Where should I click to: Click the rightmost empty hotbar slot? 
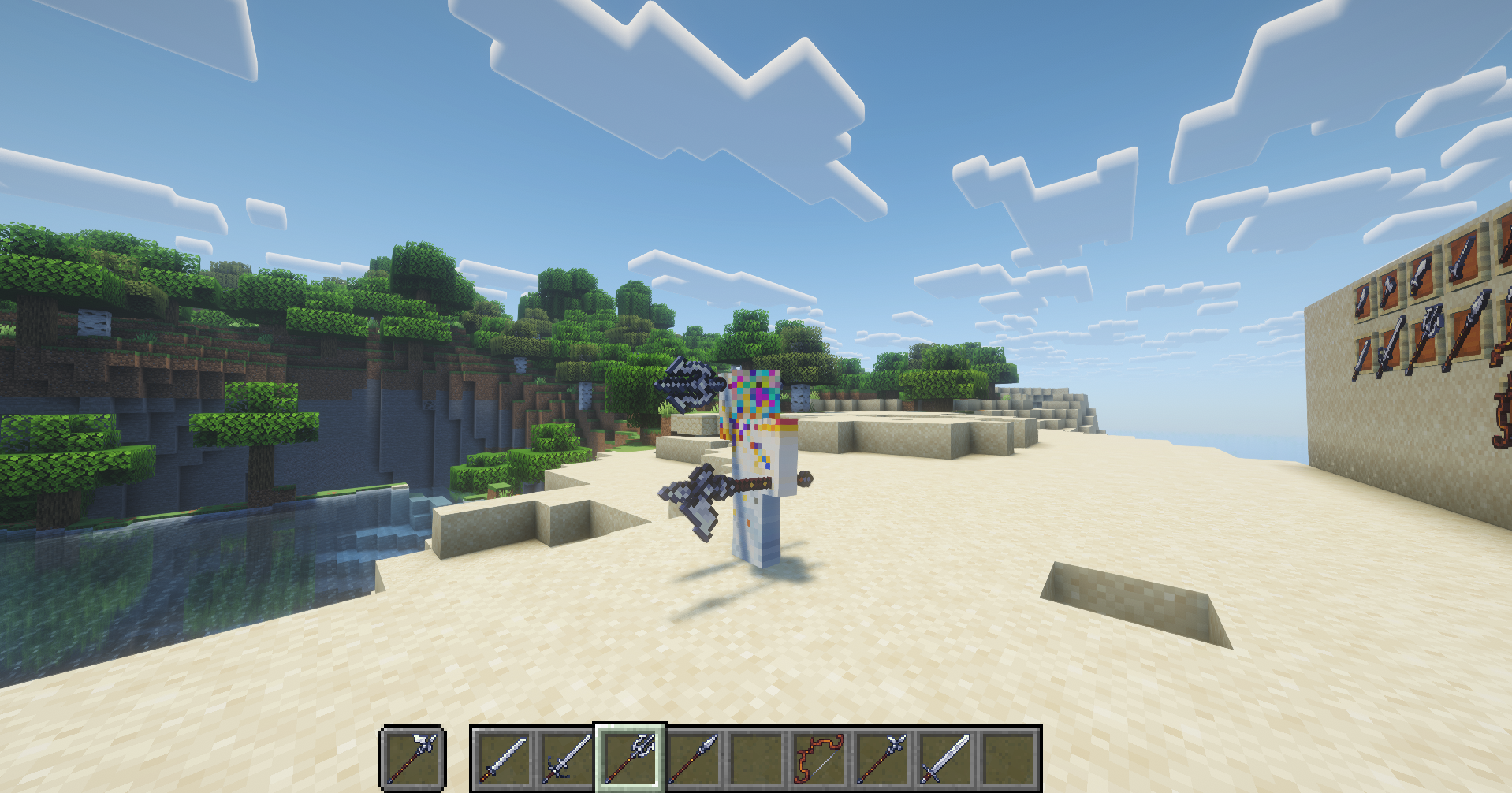[1011, 756]
